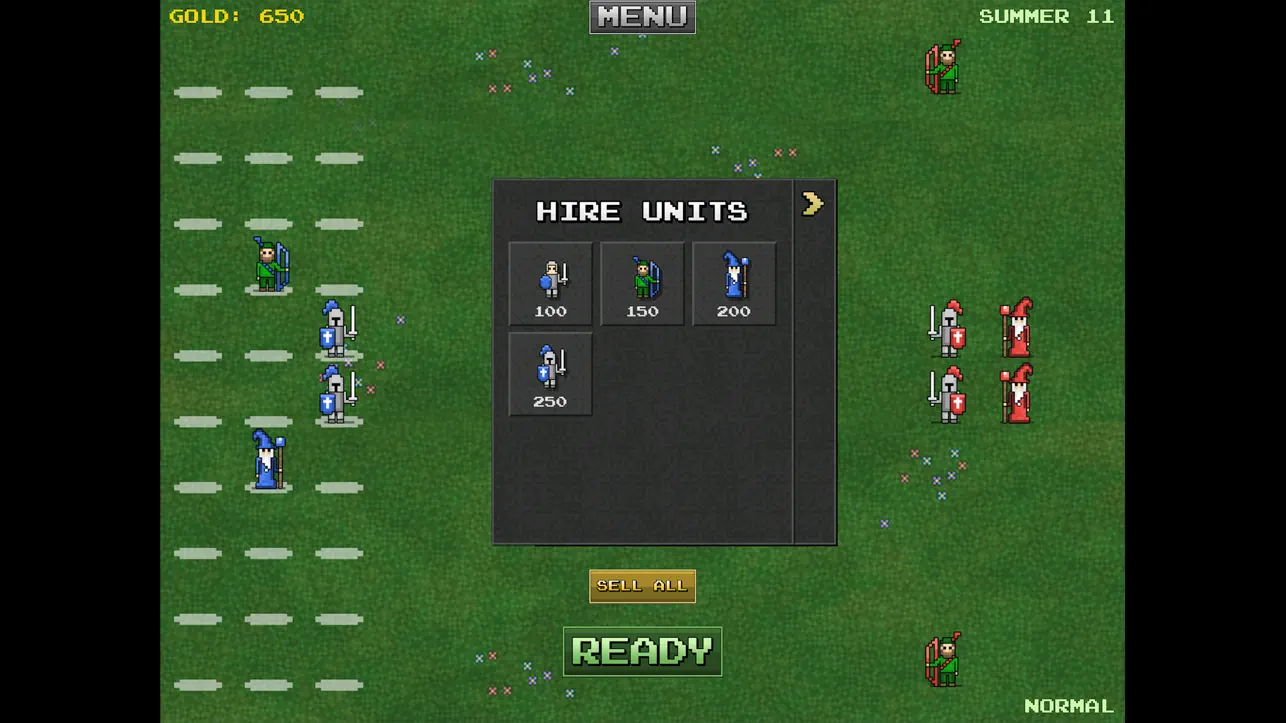The image size is (1286, 723).
Task: Select the enemy archer in the top-right corner
Action: (941, 68)
